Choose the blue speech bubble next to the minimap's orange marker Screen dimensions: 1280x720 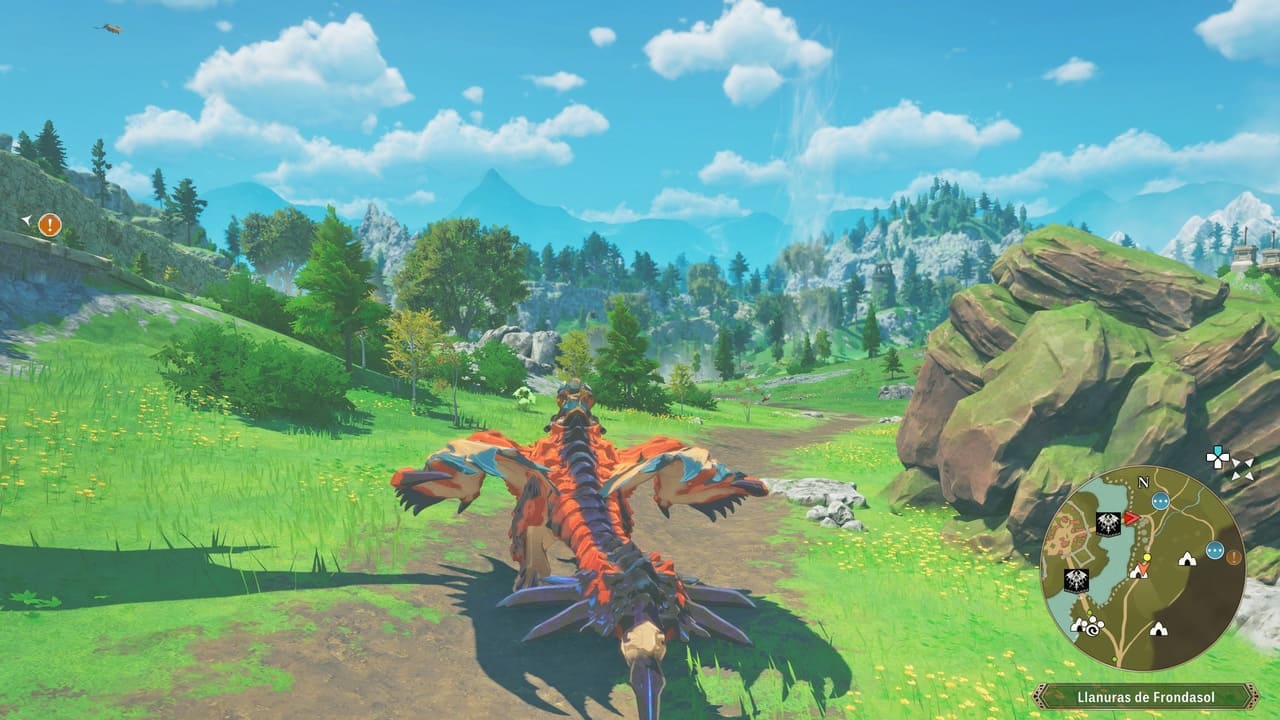(x=1214, y=550)
